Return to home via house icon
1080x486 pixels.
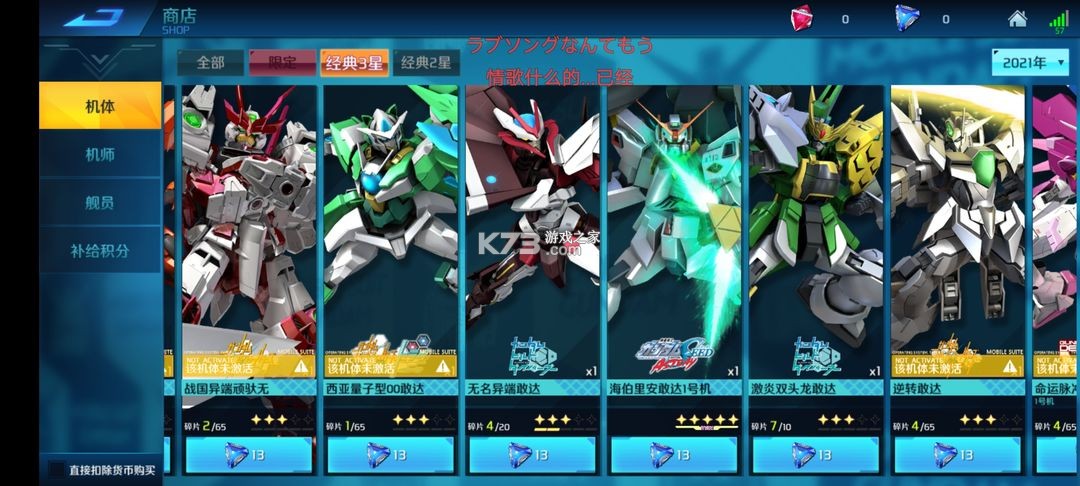(1017, 18)
